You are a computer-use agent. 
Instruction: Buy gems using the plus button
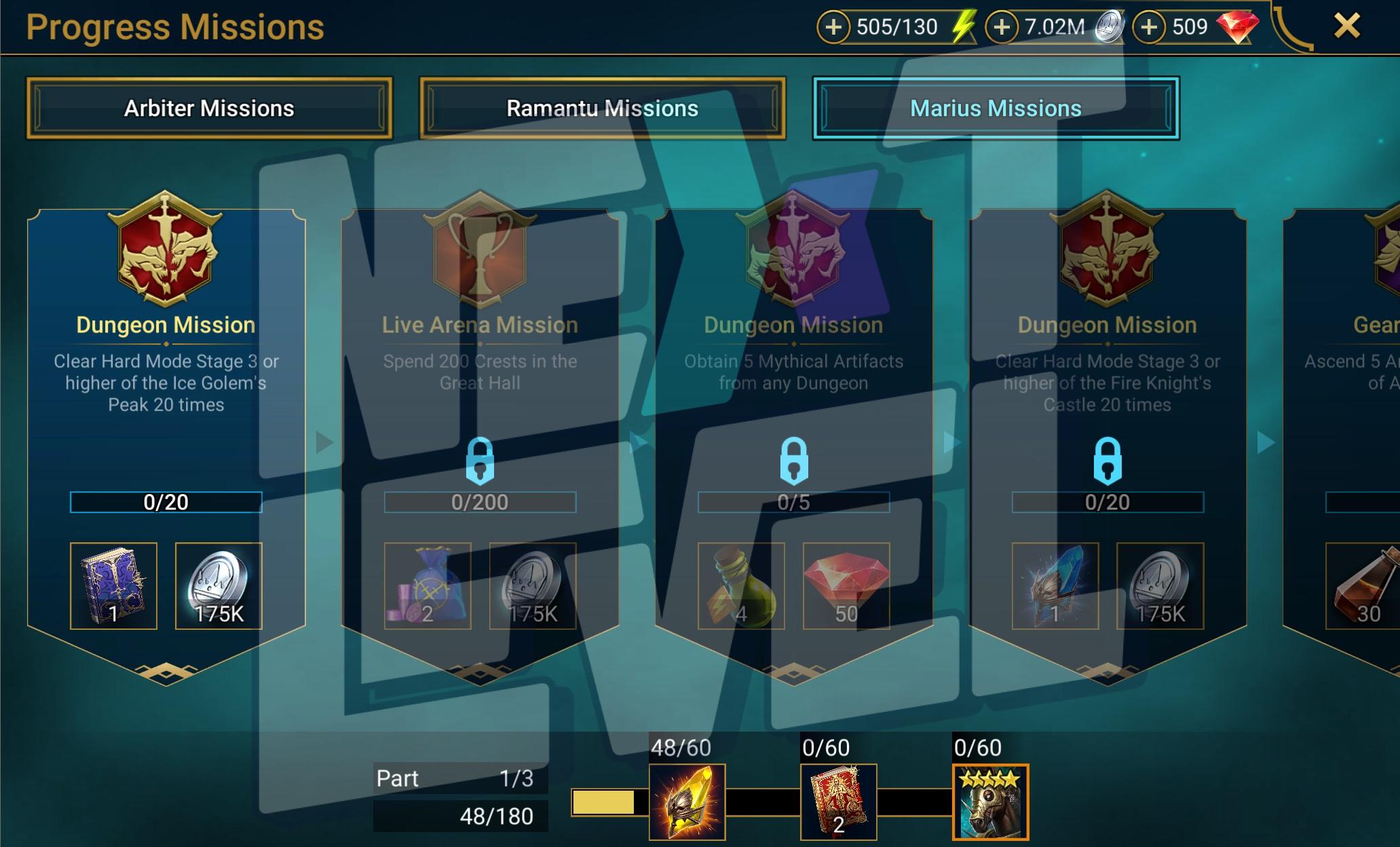coord(1149,27)
